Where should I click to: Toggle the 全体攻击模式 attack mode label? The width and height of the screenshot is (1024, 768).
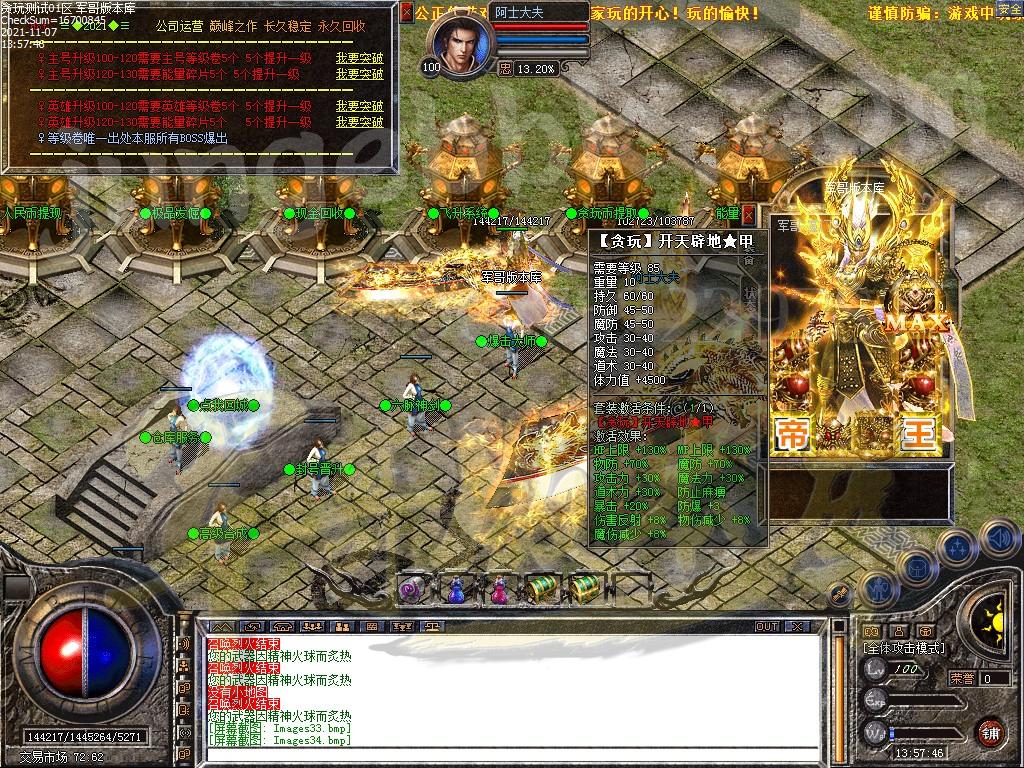(904, 648)
